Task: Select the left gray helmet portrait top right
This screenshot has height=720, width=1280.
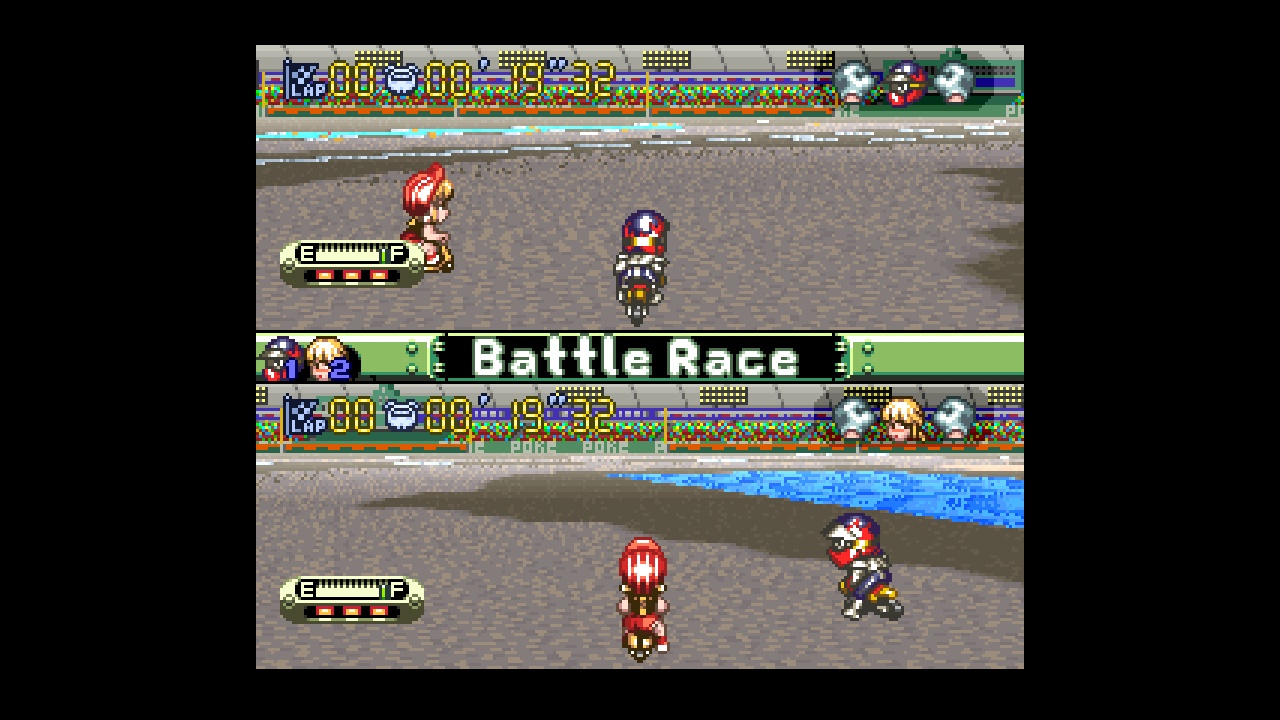Action: tap(853, 82)
